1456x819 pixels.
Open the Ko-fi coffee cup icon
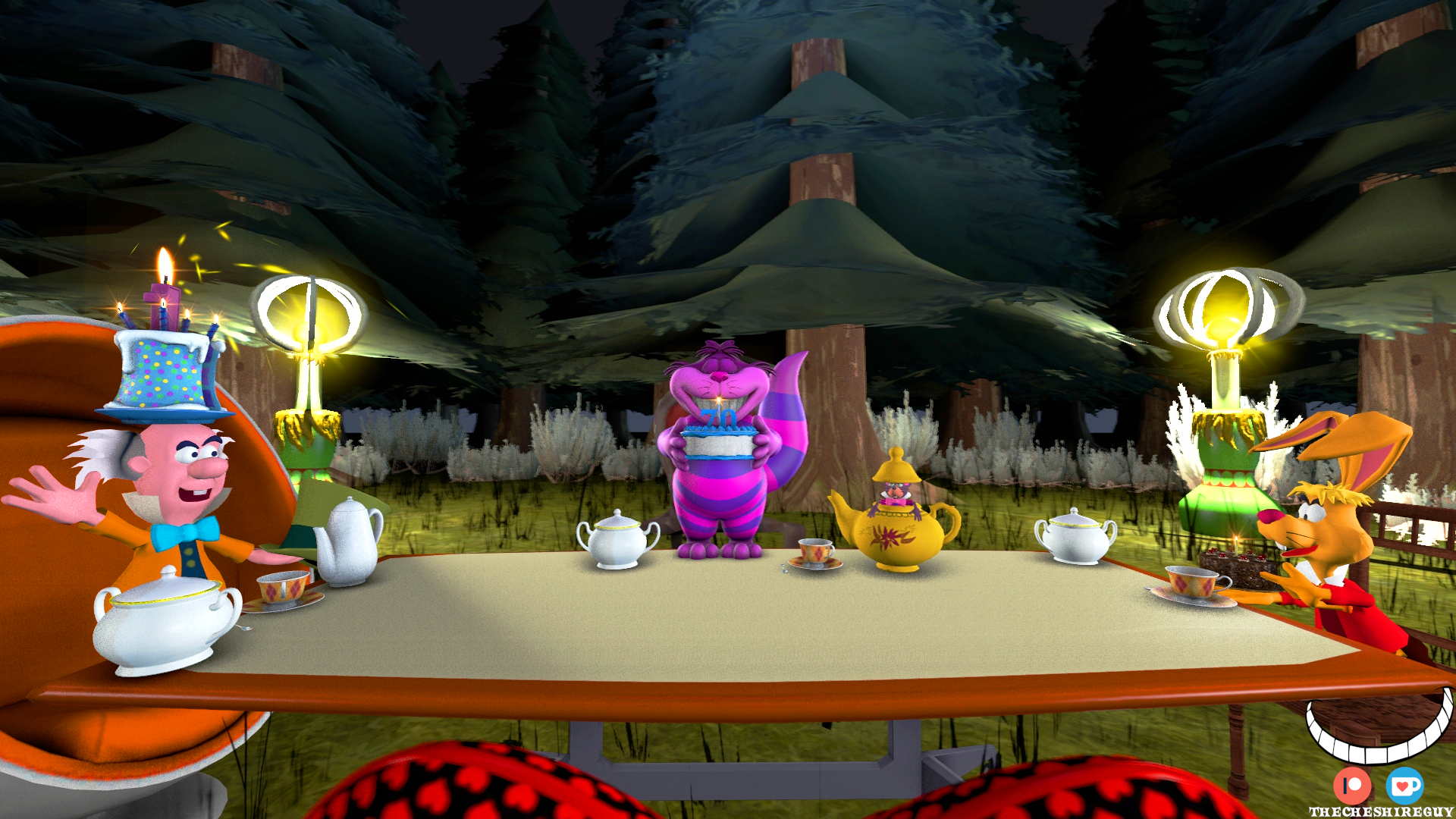[1404, 786]
